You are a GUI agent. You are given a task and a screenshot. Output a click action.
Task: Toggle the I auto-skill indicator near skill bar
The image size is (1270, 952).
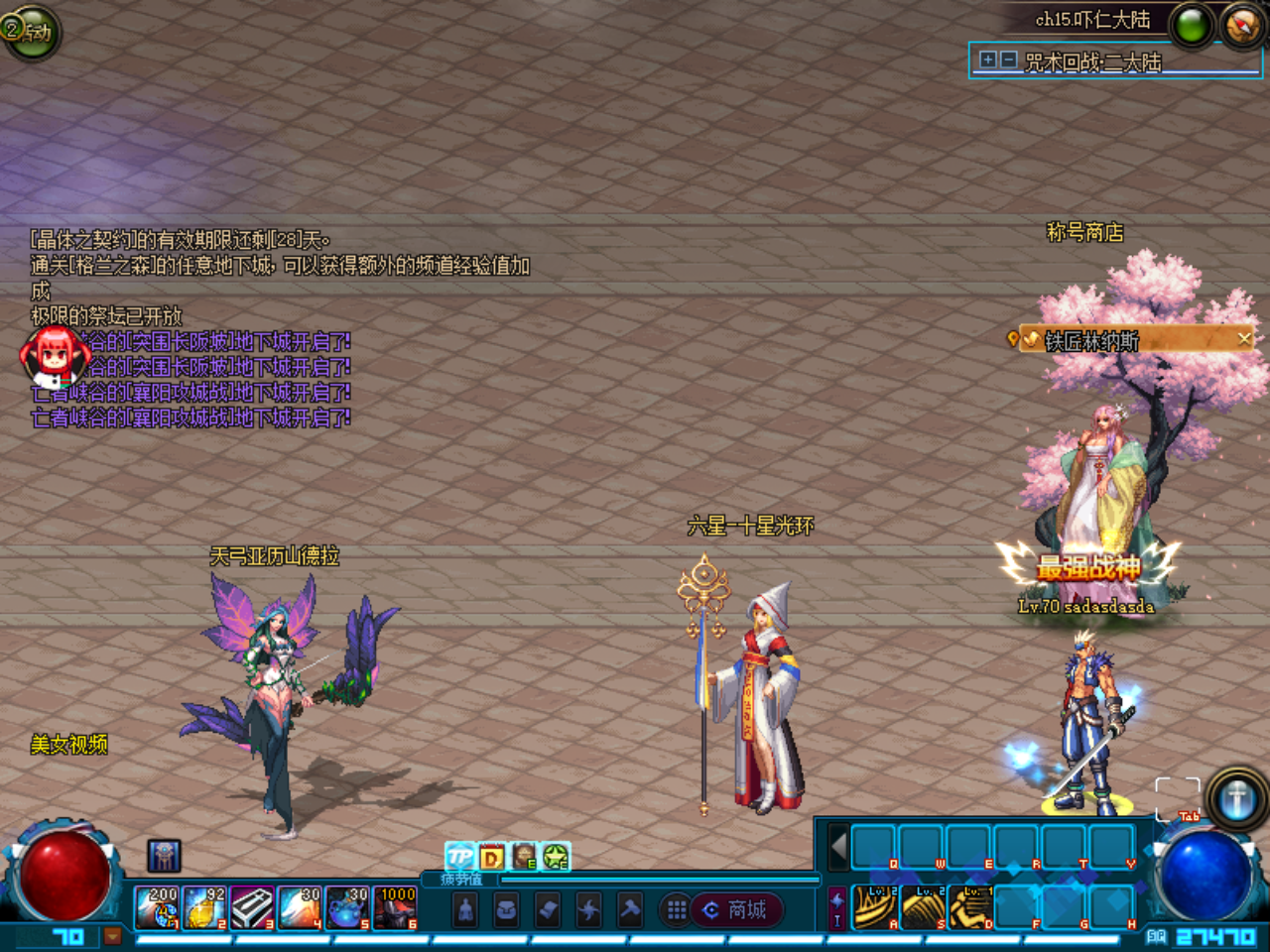coord(836,919)
